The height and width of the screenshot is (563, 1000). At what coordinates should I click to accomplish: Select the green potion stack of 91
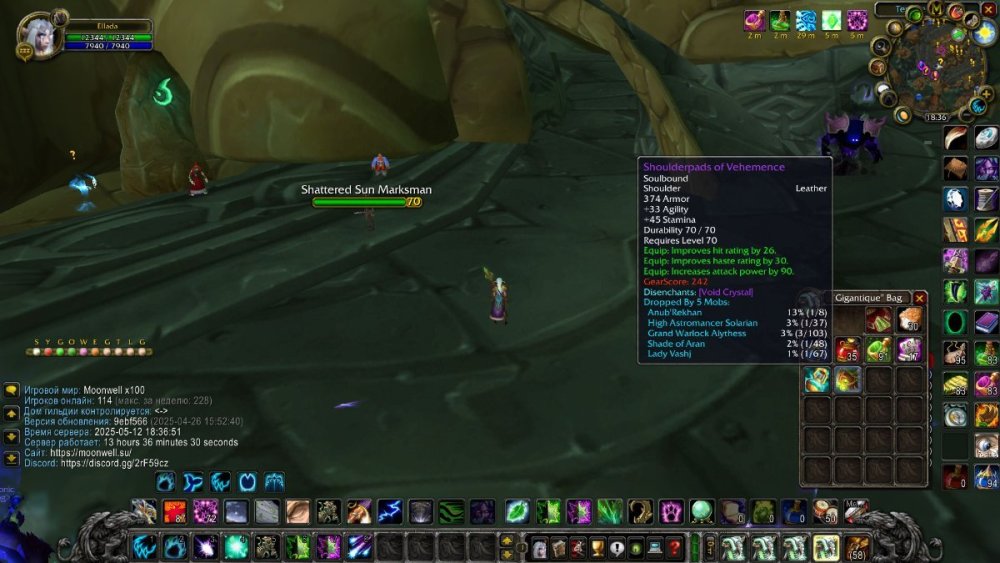coord(879,349)
